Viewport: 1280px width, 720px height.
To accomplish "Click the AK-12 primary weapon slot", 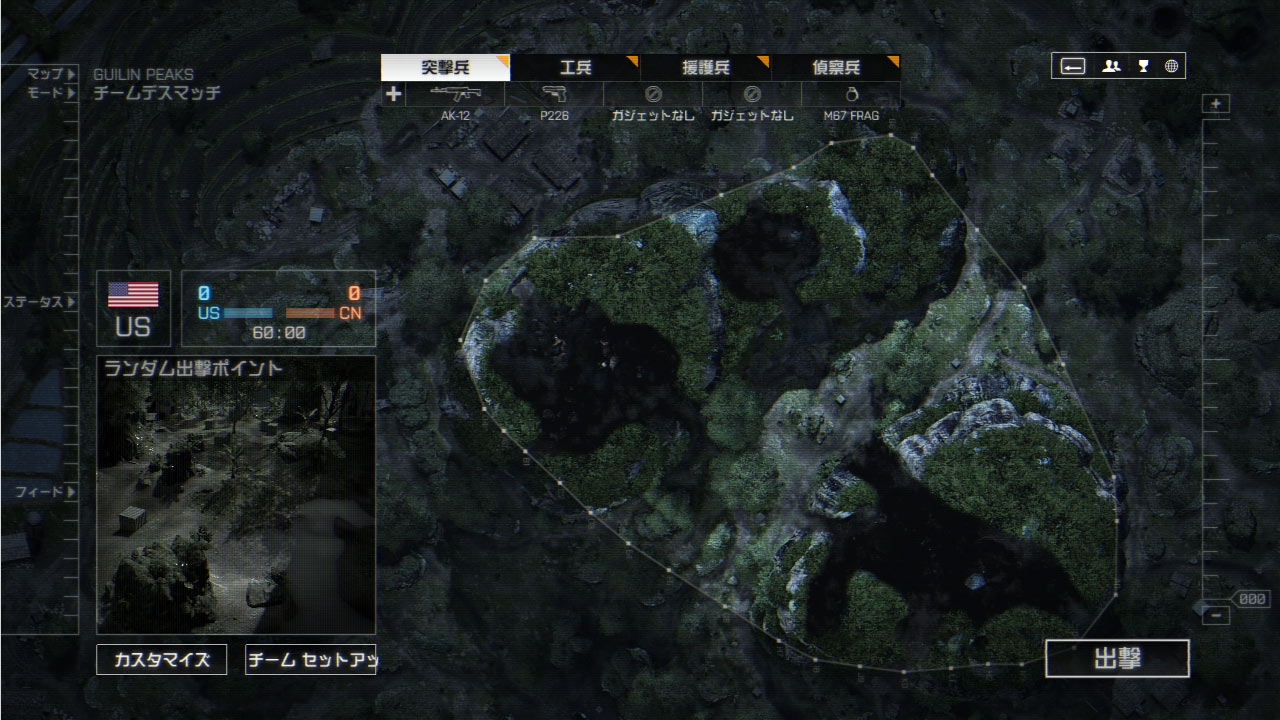I will pyautogui.click(x=455, y=95).
